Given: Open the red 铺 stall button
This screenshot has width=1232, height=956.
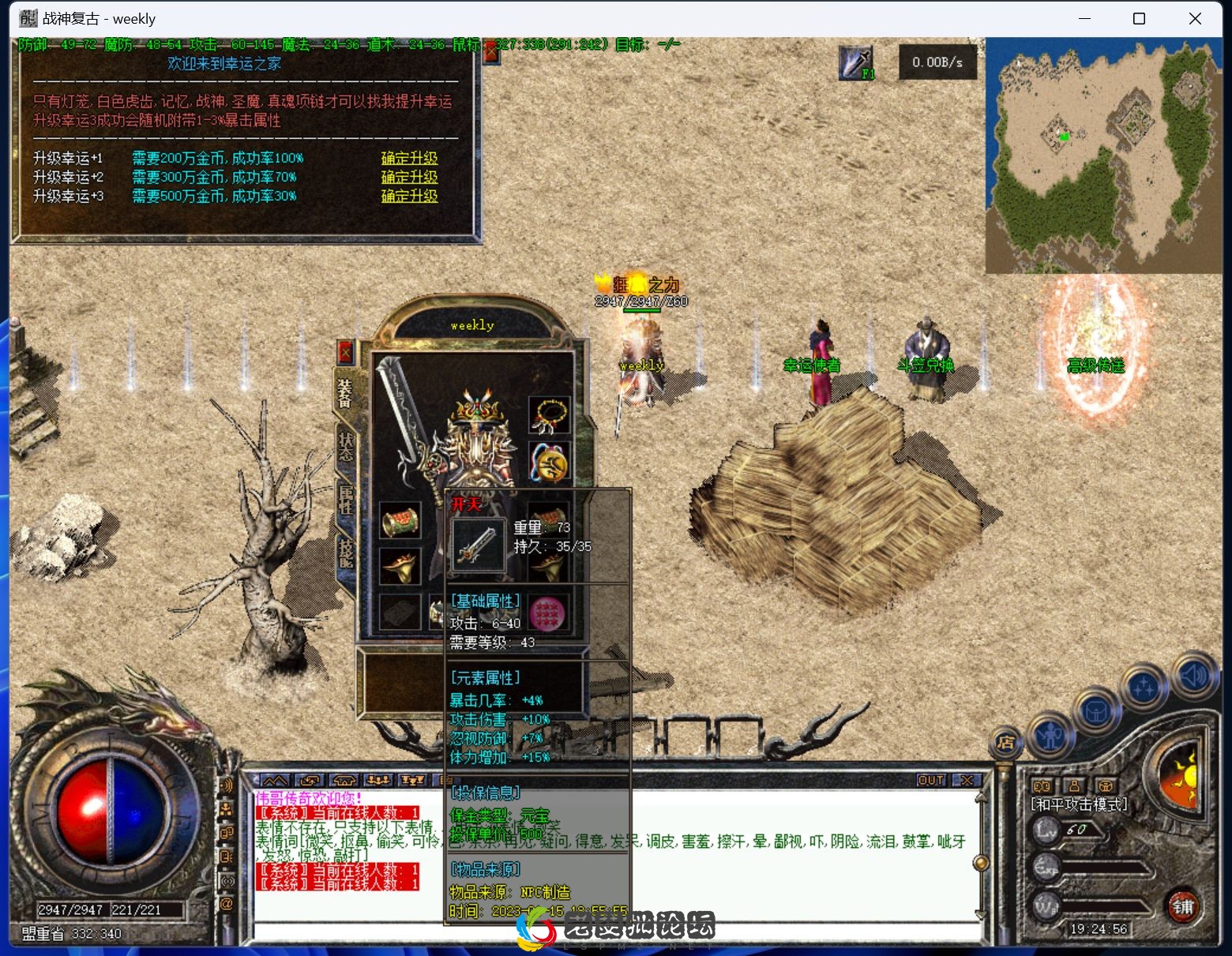Looking at the screenshot, I should coord(1182,906).
